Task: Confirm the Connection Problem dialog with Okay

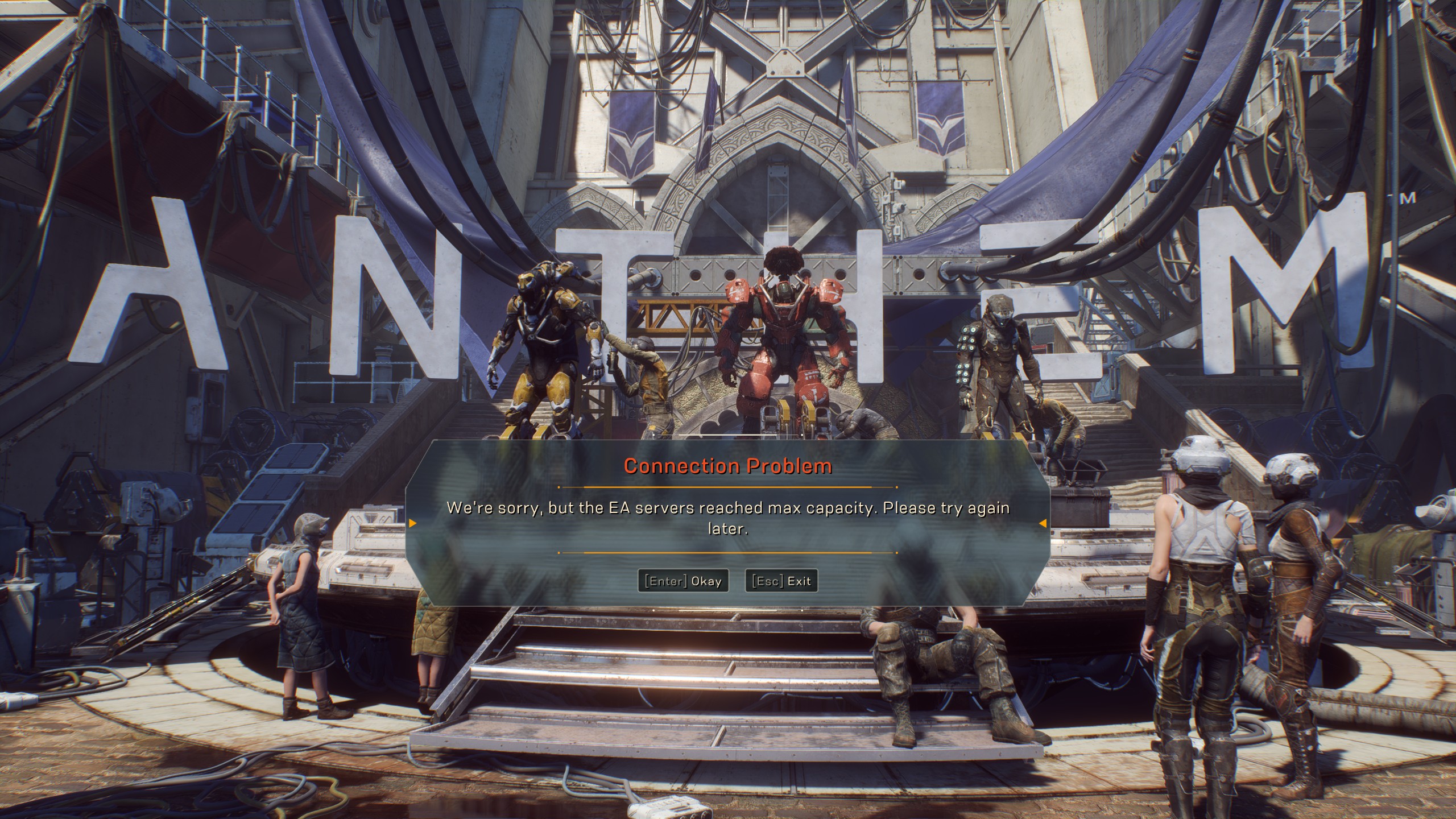Action: 683,581
